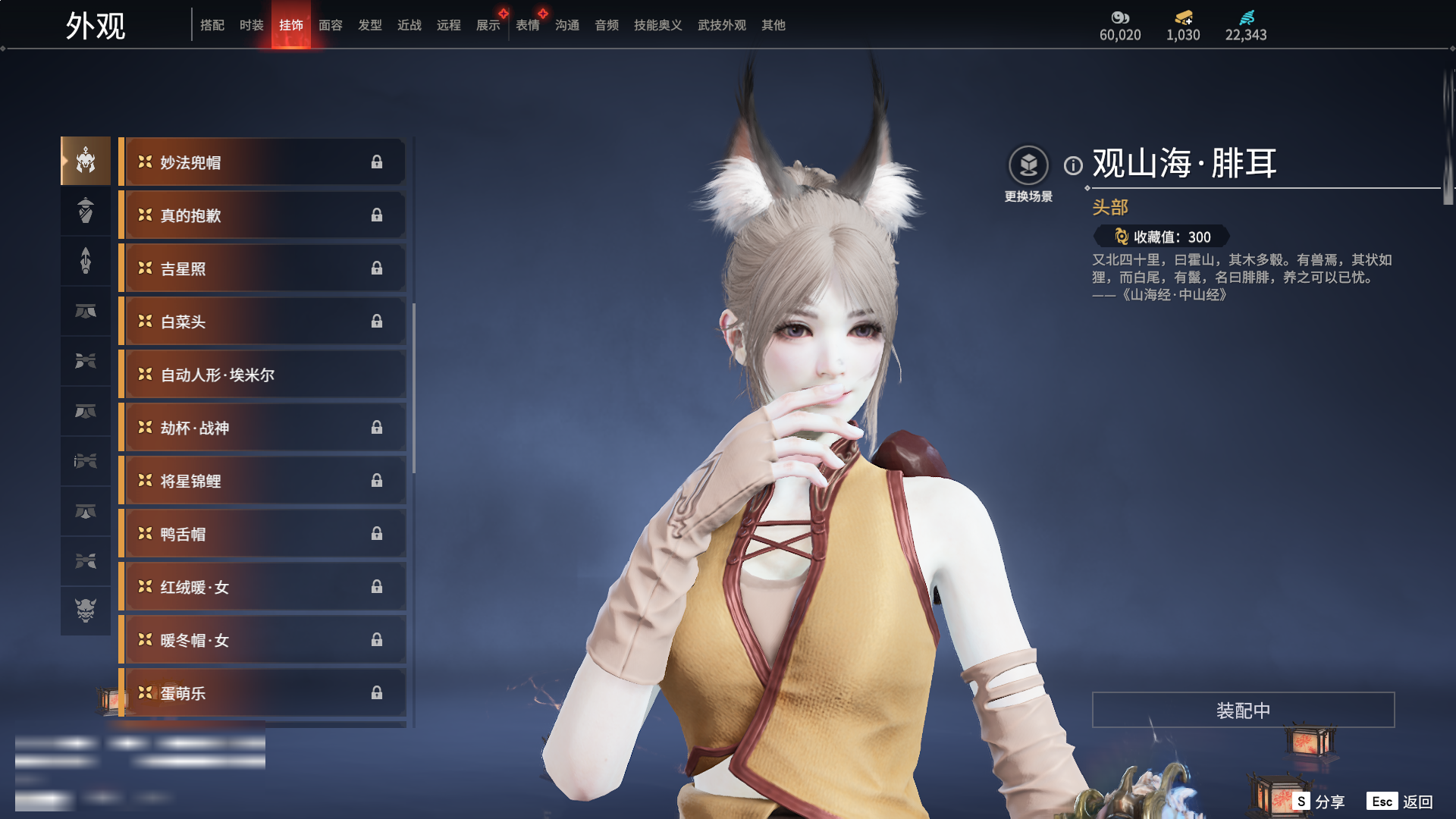Image resolution: width=1456 pixels, height=819 pixels.
Task: Open the 武技外观 tab
Action: pyautogui.click(x=721, y=25)
